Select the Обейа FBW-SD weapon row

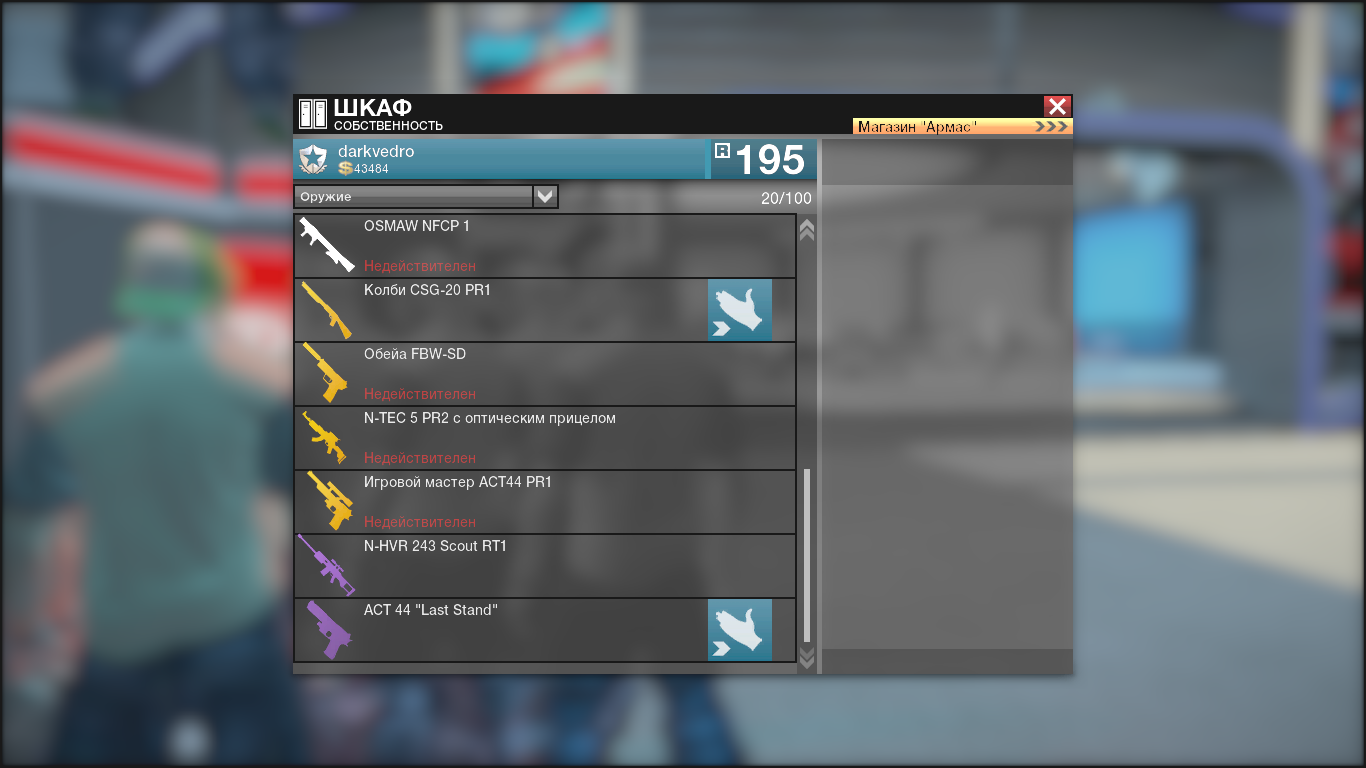coord(544,374)
